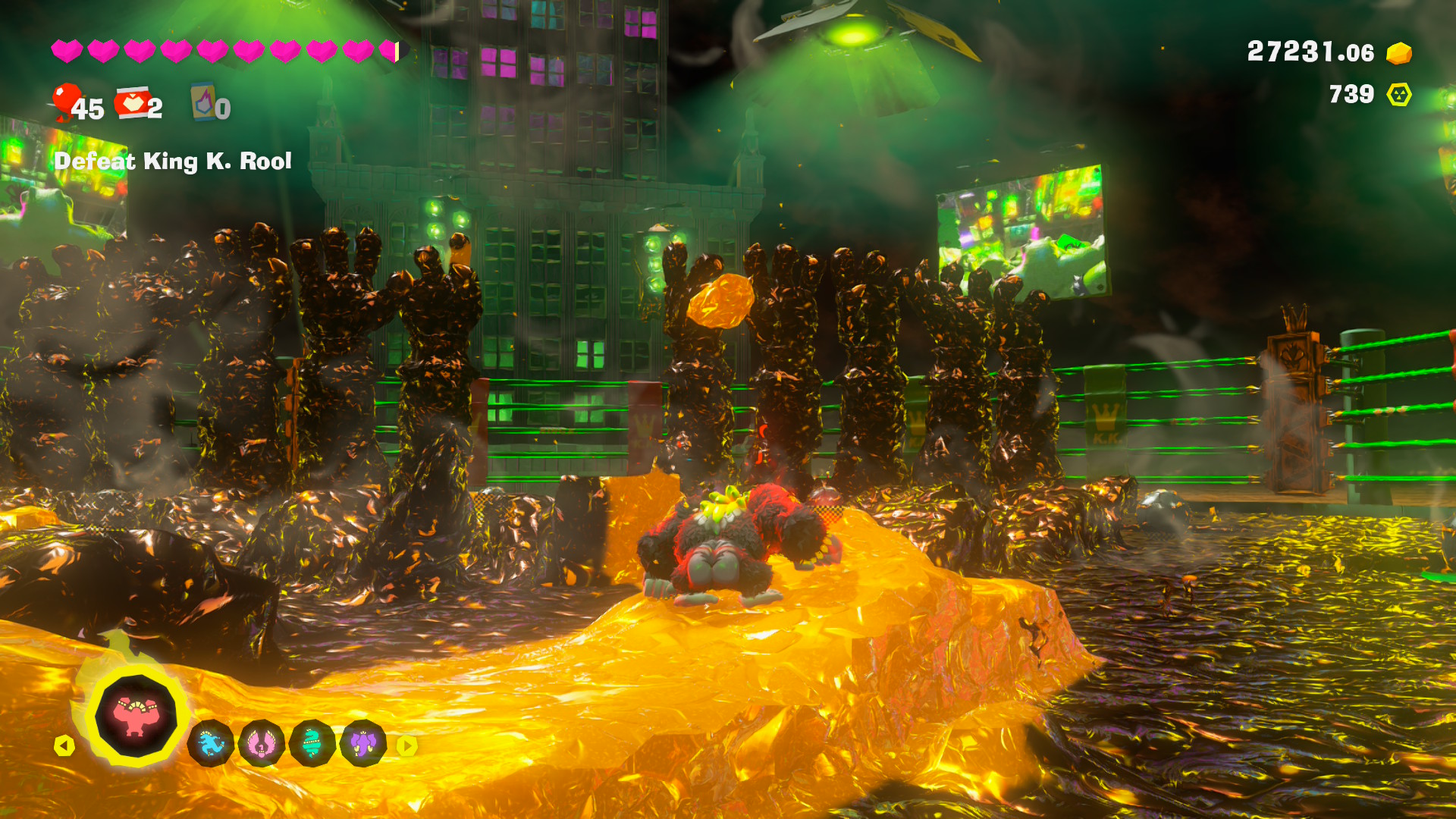
Task: Use the yellow flame juice can
Action: (x=203, y=102)
